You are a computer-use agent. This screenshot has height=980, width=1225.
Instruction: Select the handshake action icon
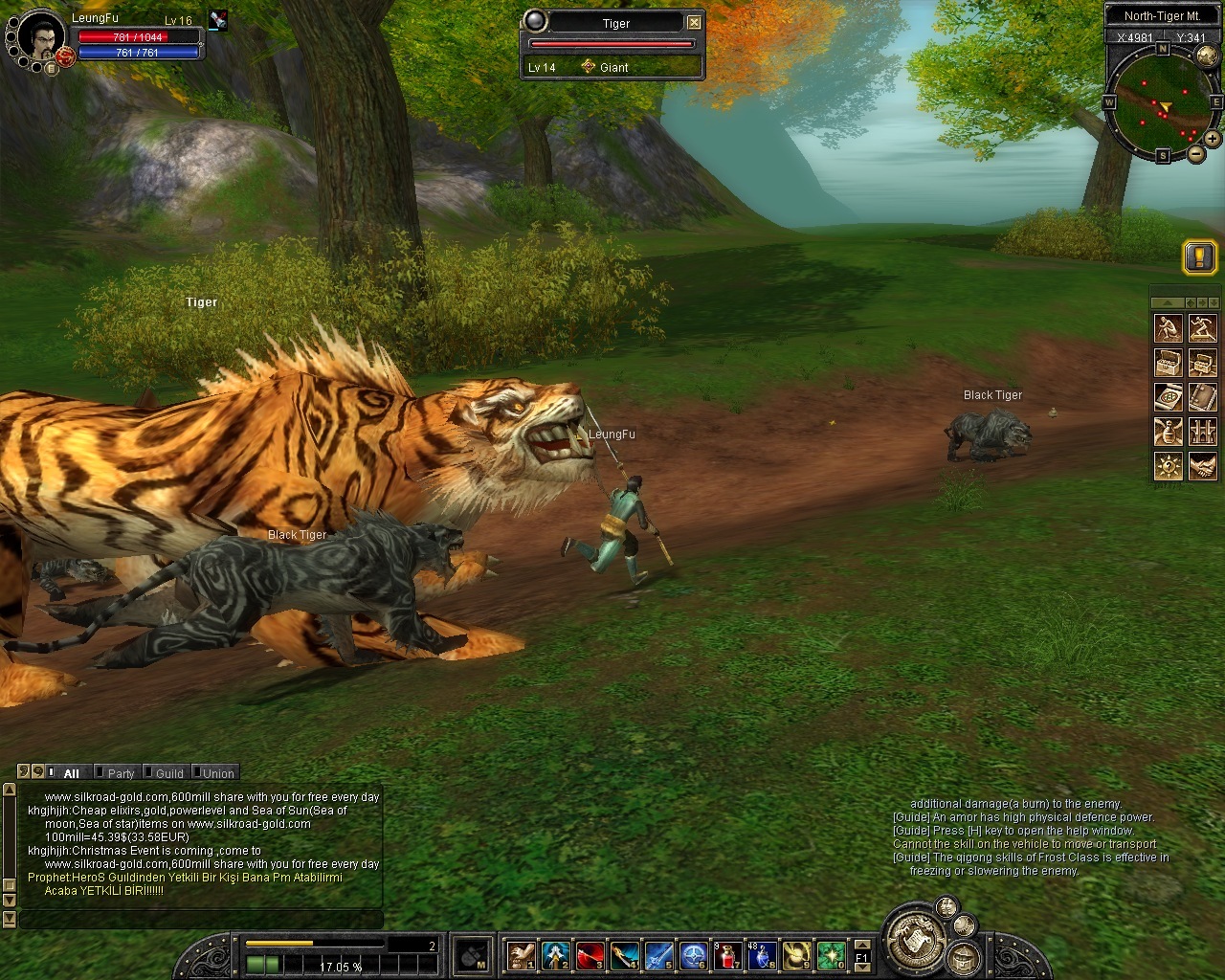(1202, 466)
